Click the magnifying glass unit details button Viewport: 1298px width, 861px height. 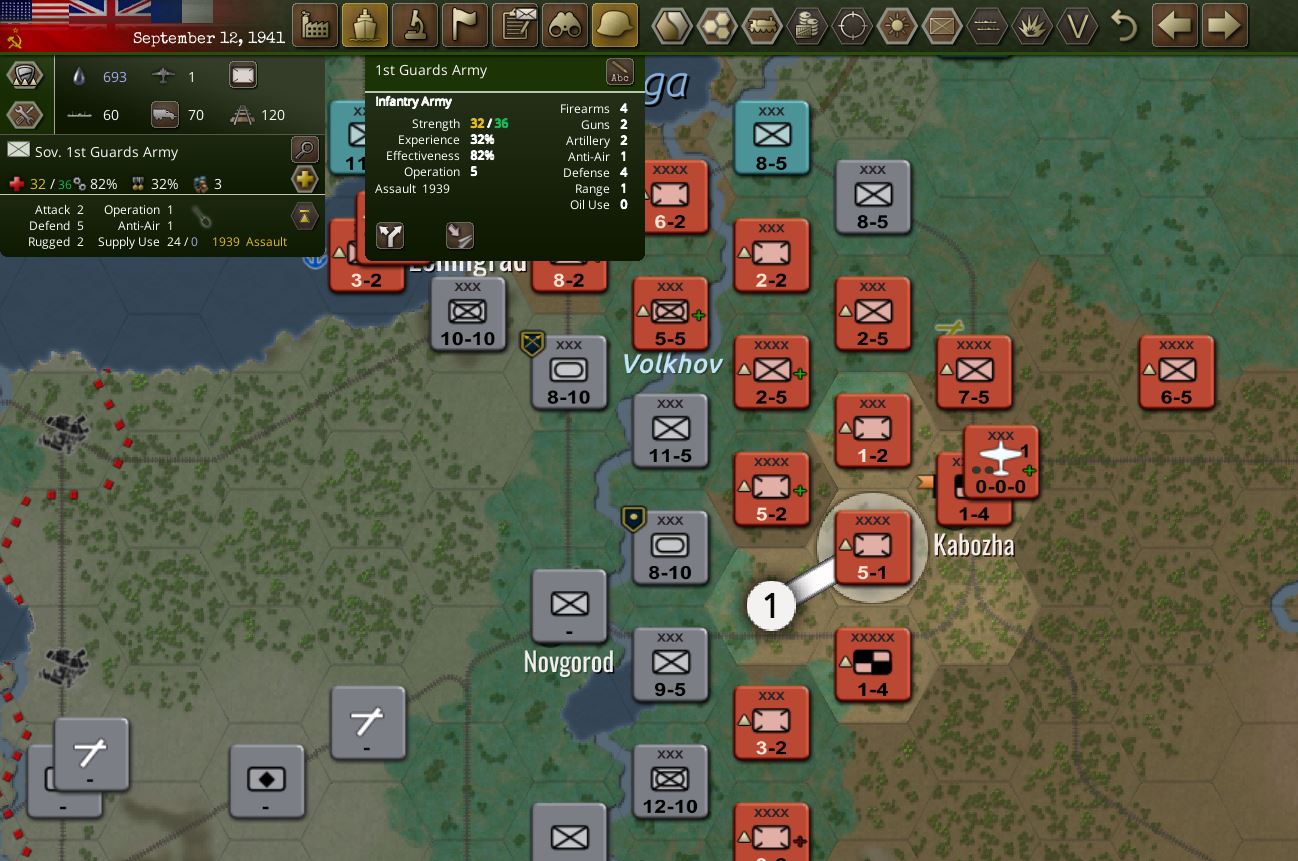click(304, 151)
